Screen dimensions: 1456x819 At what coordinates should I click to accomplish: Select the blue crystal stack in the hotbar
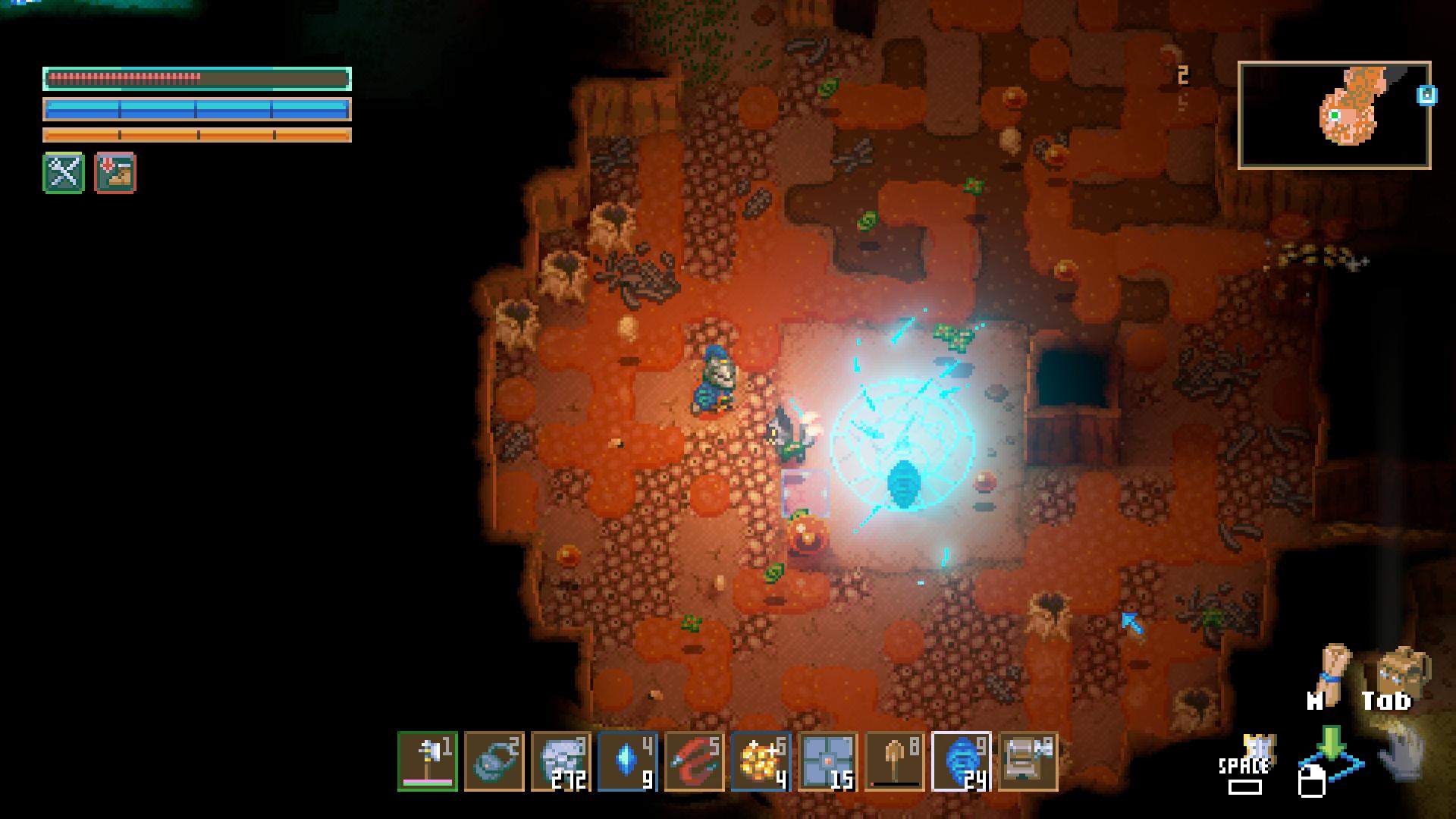coord(628,761)
